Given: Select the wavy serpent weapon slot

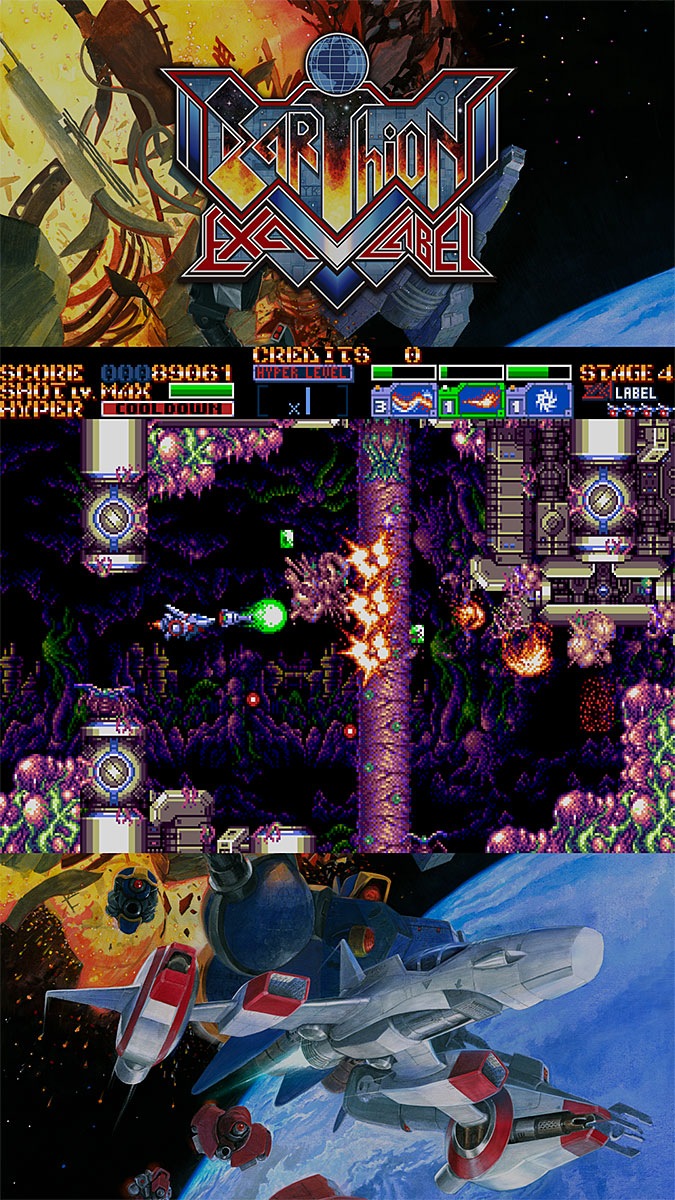Looking at the screenshot, I should (404, 400).
